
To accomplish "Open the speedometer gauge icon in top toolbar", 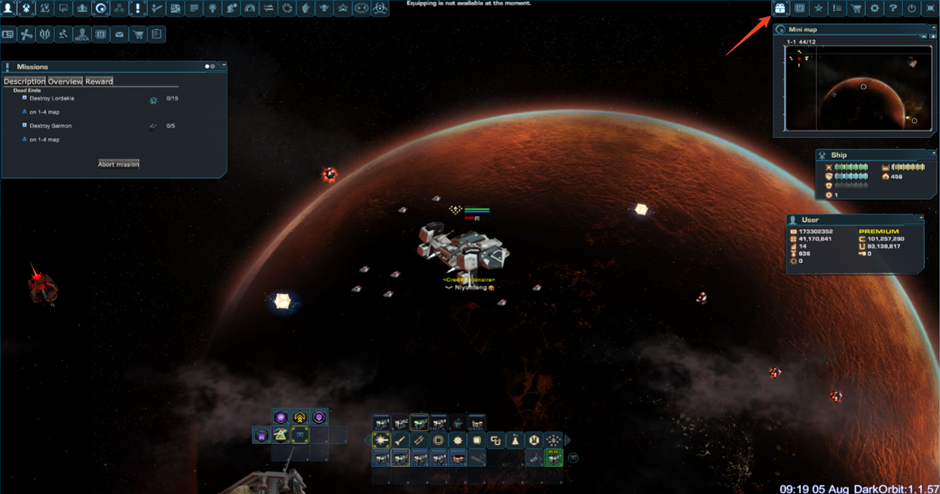I will [x=250, y=8].
